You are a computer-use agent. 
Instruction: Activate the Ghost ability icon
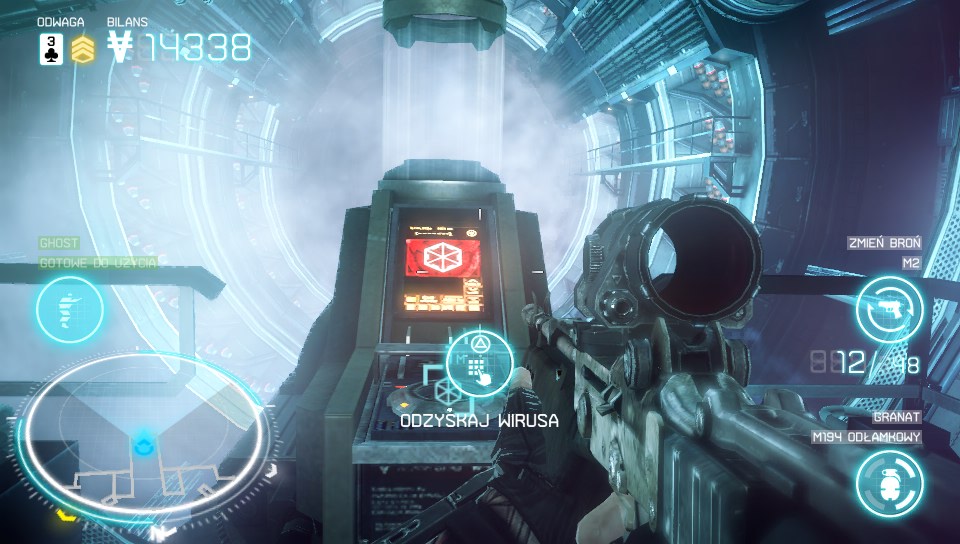click(70, 310)
